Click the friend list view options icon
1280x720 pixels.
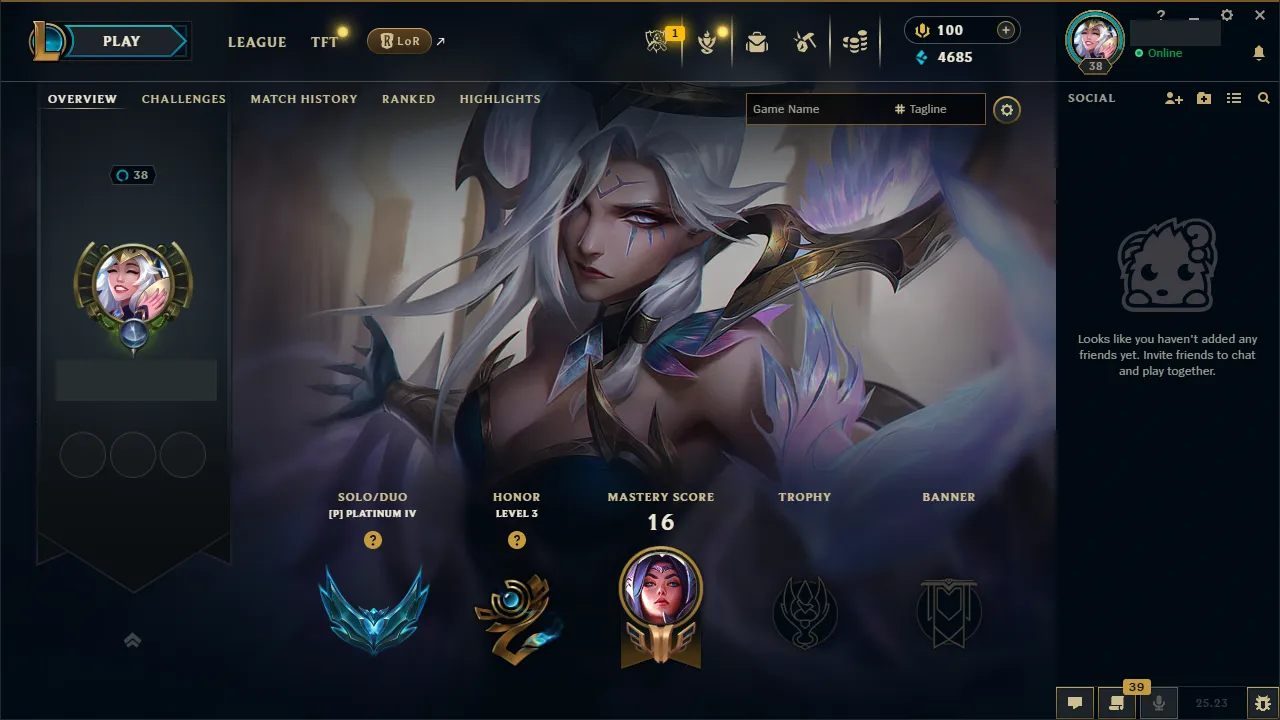pyautogui.click(x=1233, y=97)
